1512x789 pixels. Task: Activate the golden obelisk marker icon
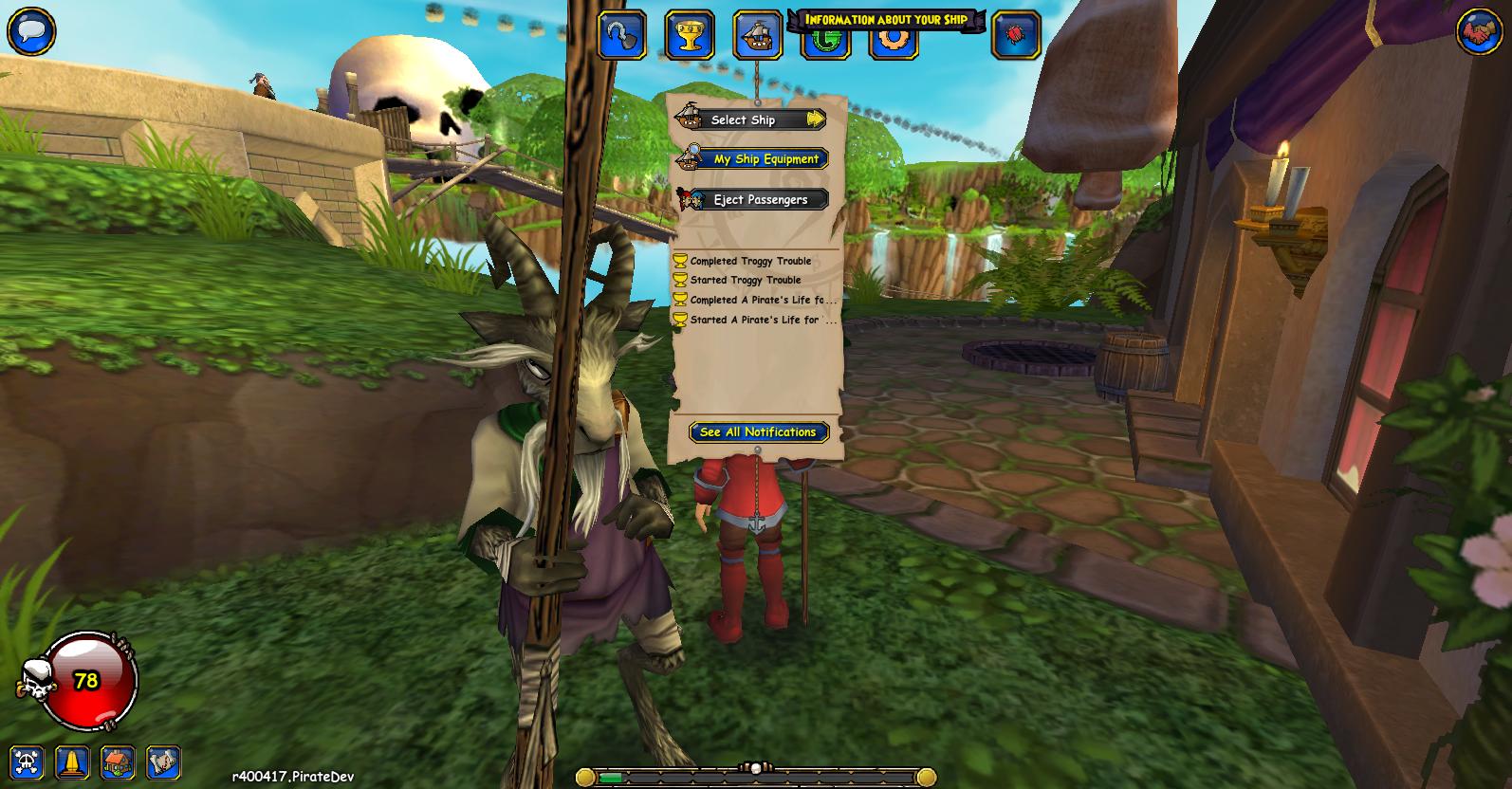pos(73,762)
